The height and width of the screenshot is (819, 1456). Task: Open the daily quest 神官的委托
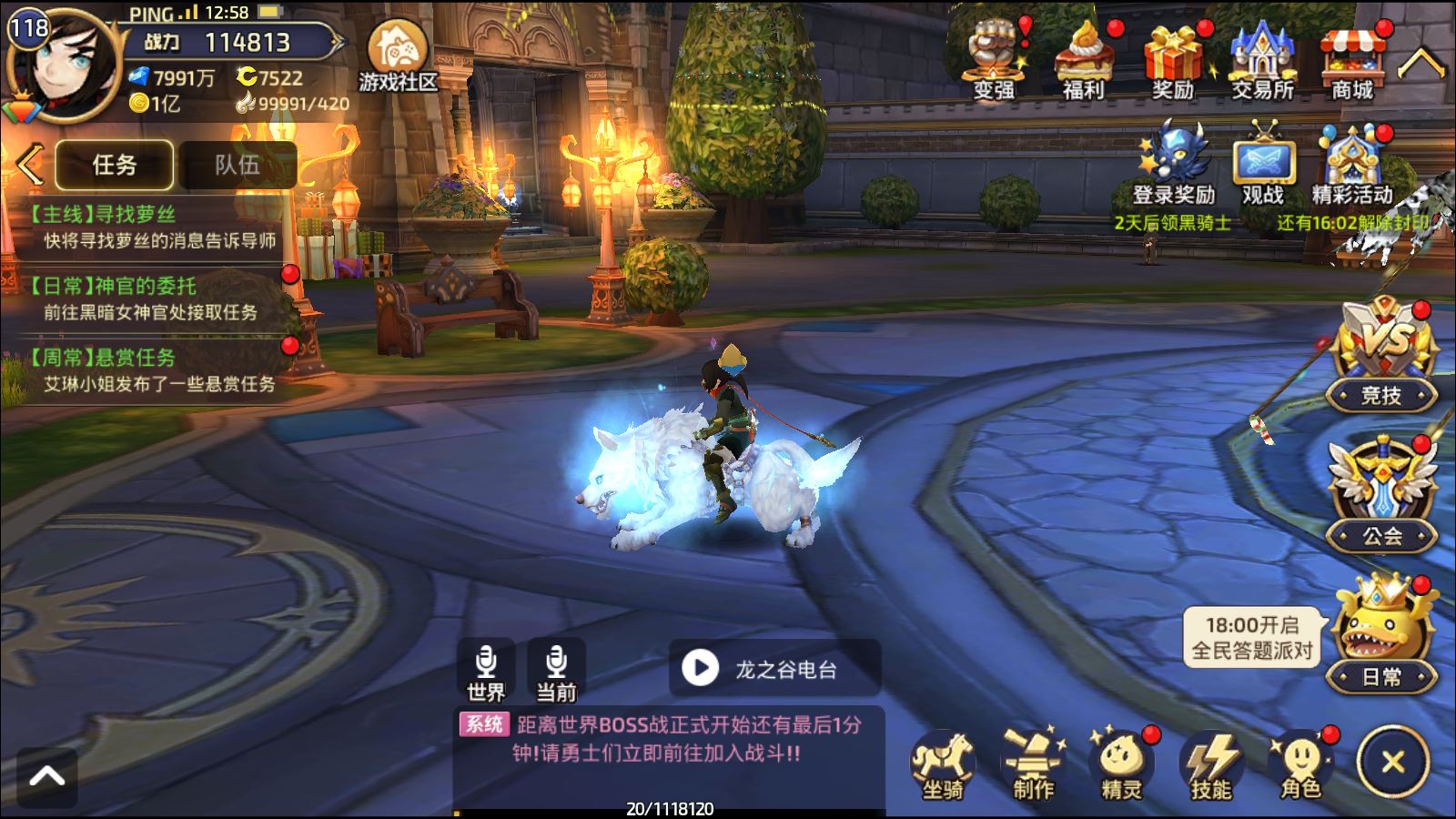tap(150, 298)
